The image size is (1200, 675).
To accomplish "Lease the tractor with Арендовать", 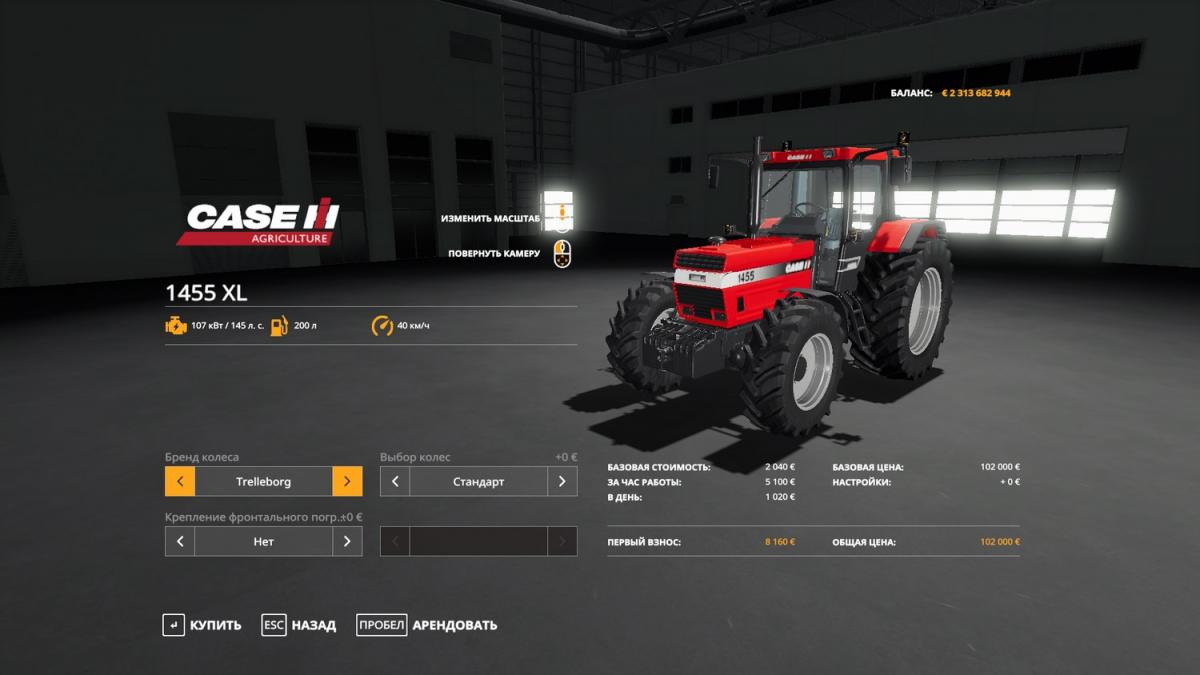I will [427, 625].
